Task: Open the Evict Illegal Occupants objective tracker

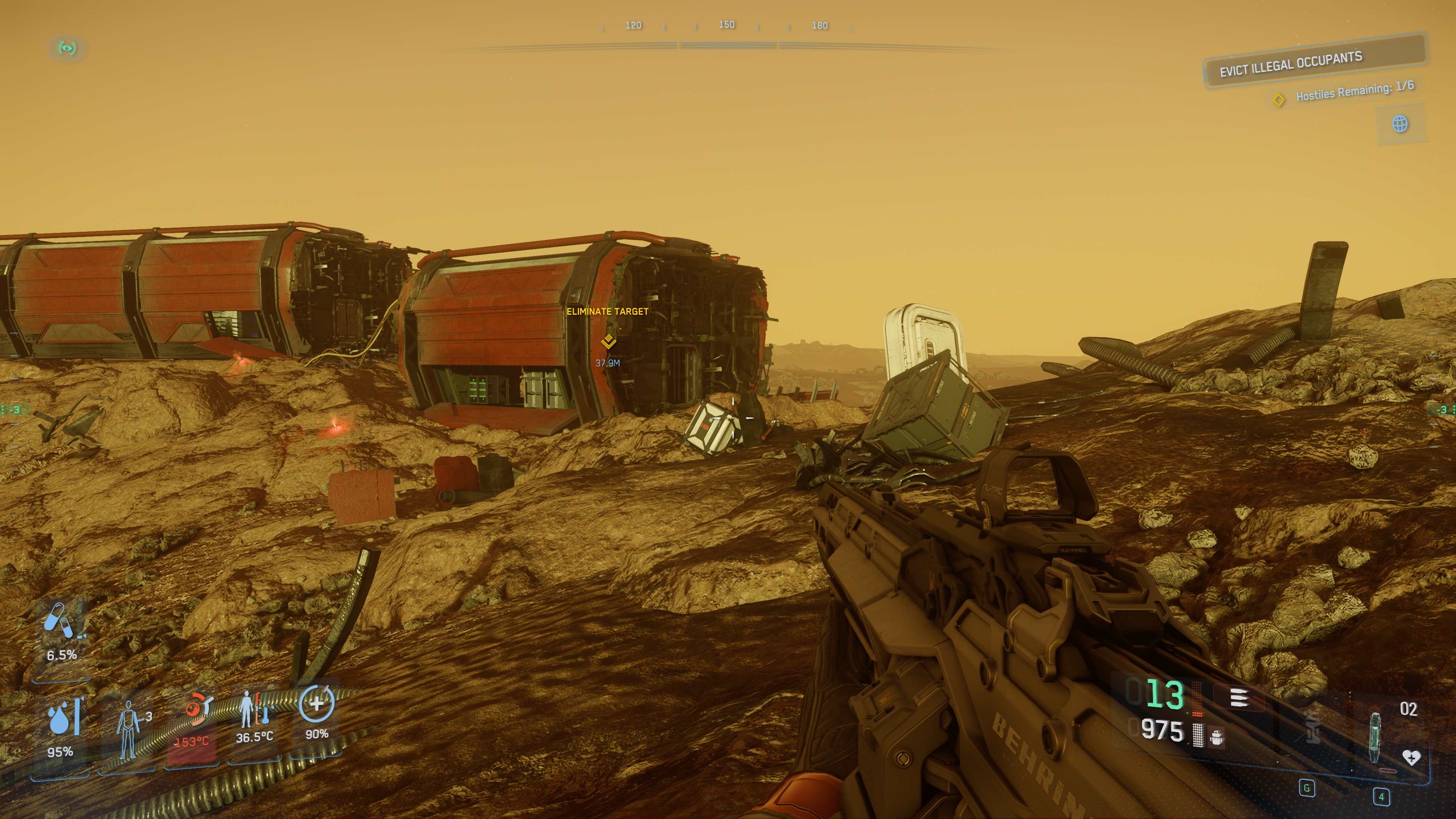Action: 1313,63
